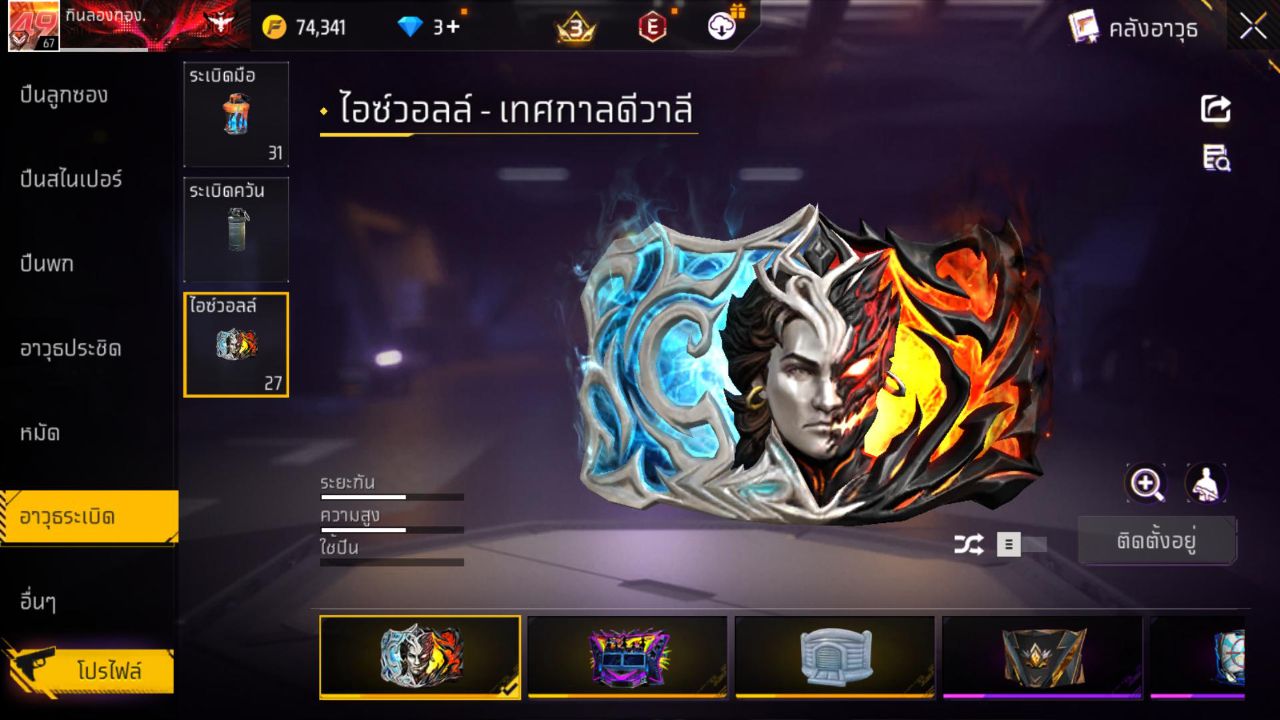Select the ไอซ์วอลล์ gloo wall slot
The image size is (1280, 720).
(x=236, y=344)
